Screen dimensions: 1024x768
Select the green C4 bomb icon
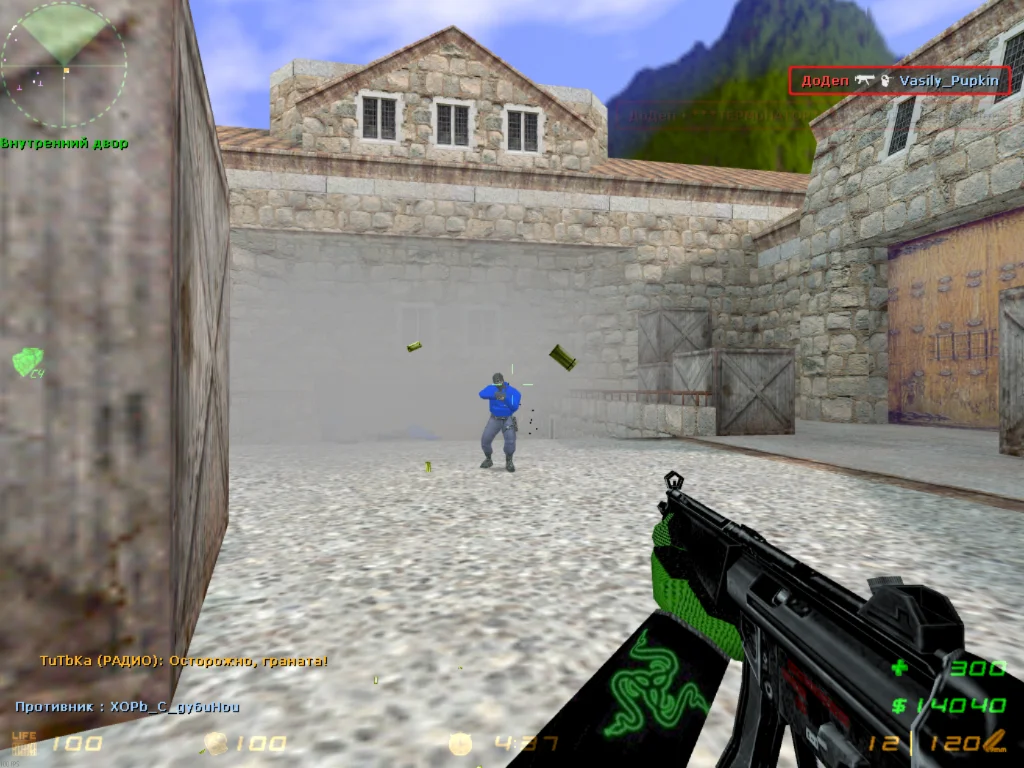point(27,362)
